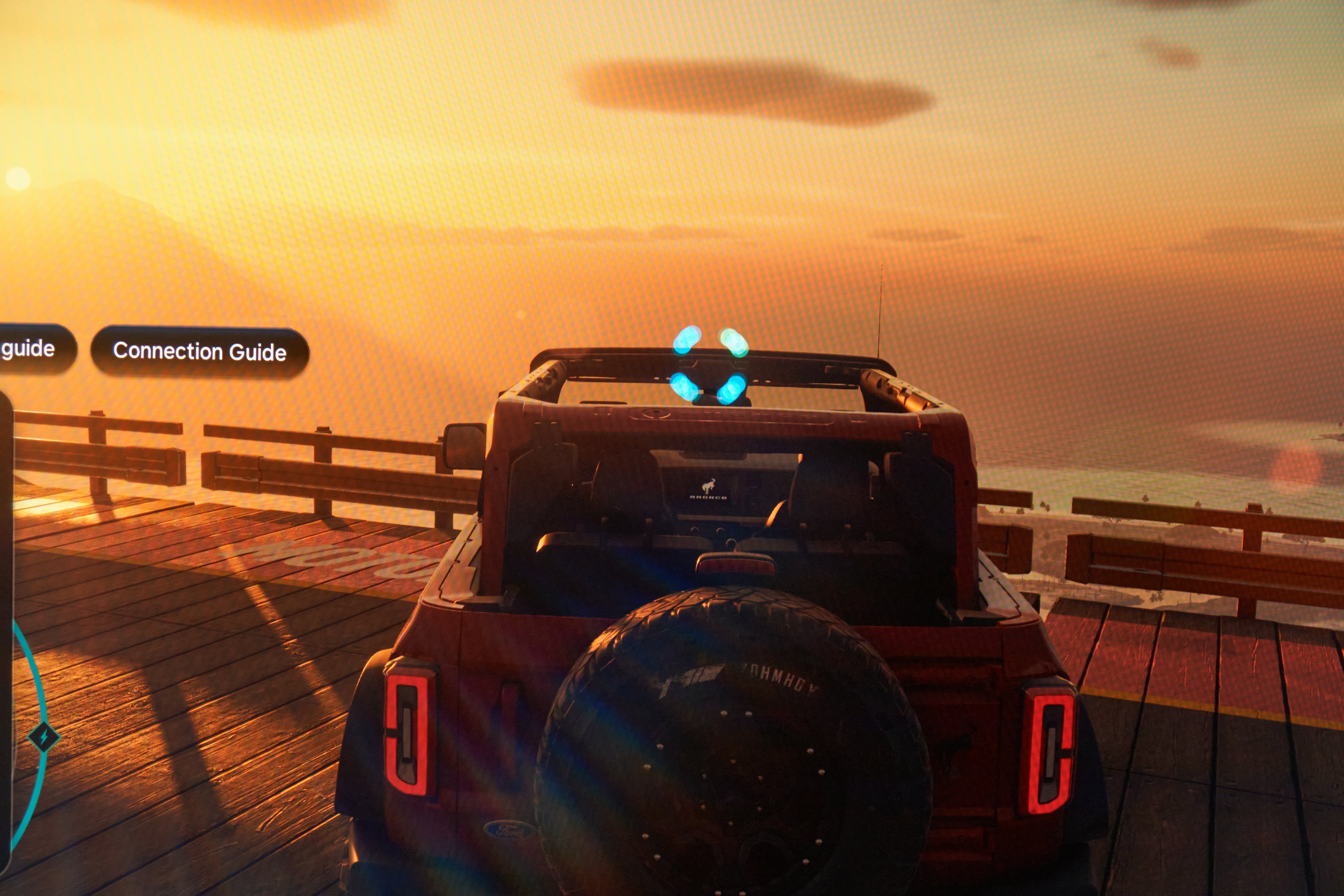Click the partially visible guide button
This screenshot has height=896, width=1344.
[32, 348]
